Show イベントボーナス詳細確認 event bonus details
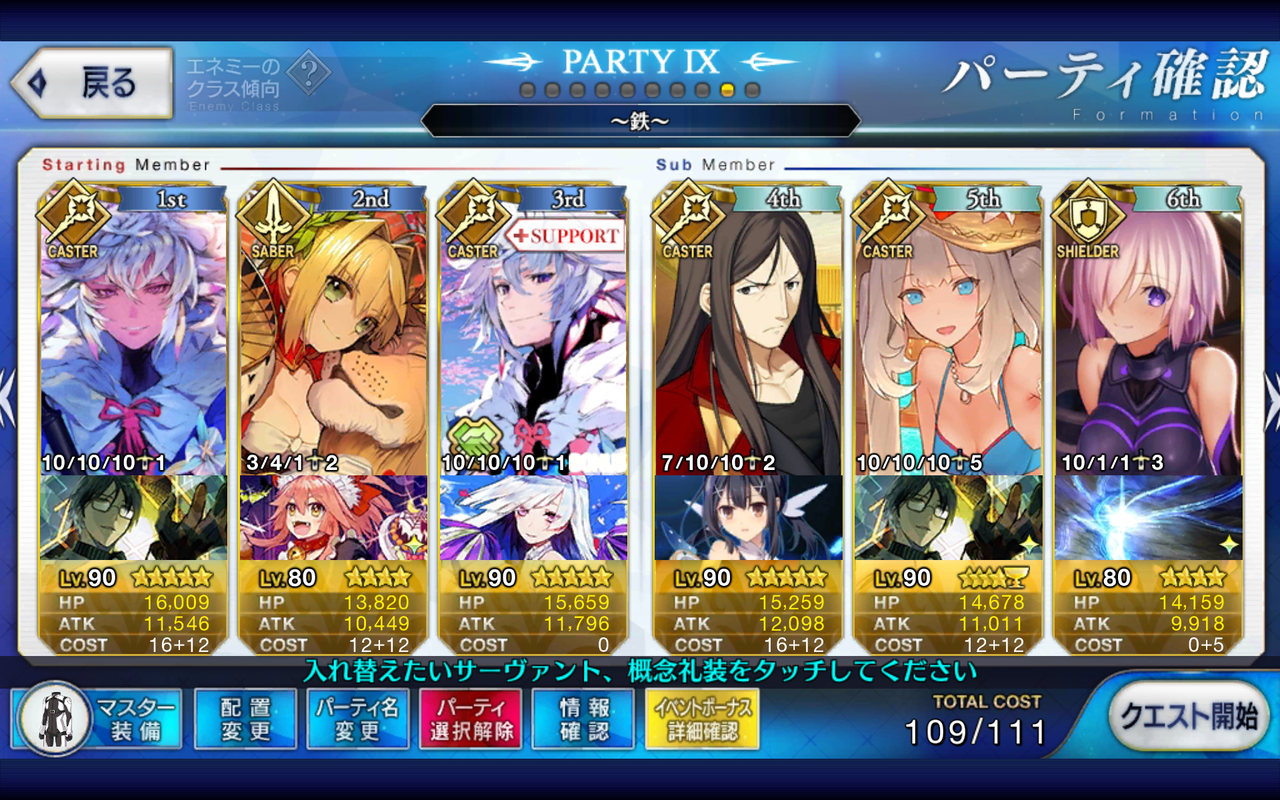Screen dimensions: 1280x800 (x=702, y=719)
